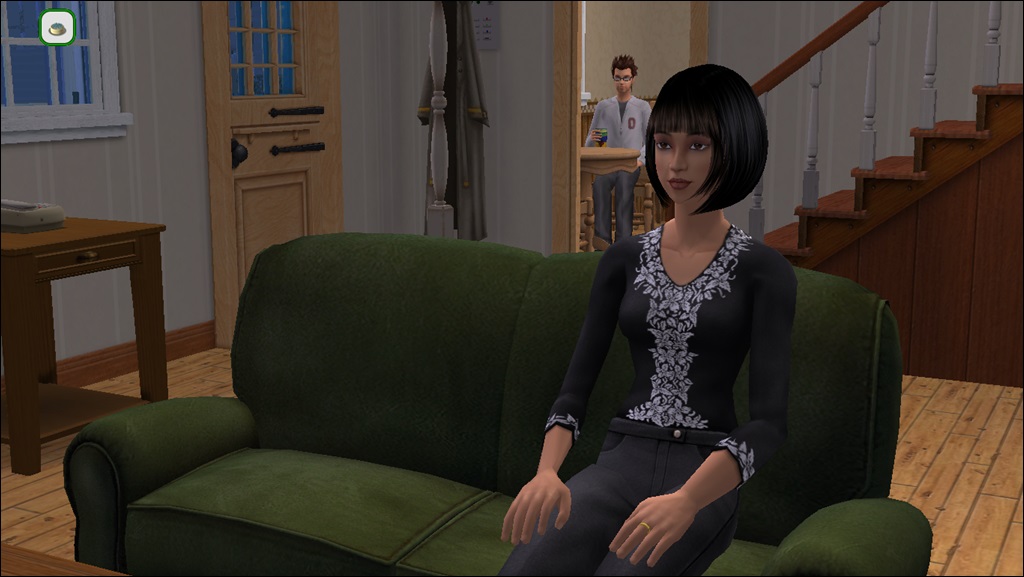Click the queued cake action icon
1024x577 pixels.
tap(58, 27)
